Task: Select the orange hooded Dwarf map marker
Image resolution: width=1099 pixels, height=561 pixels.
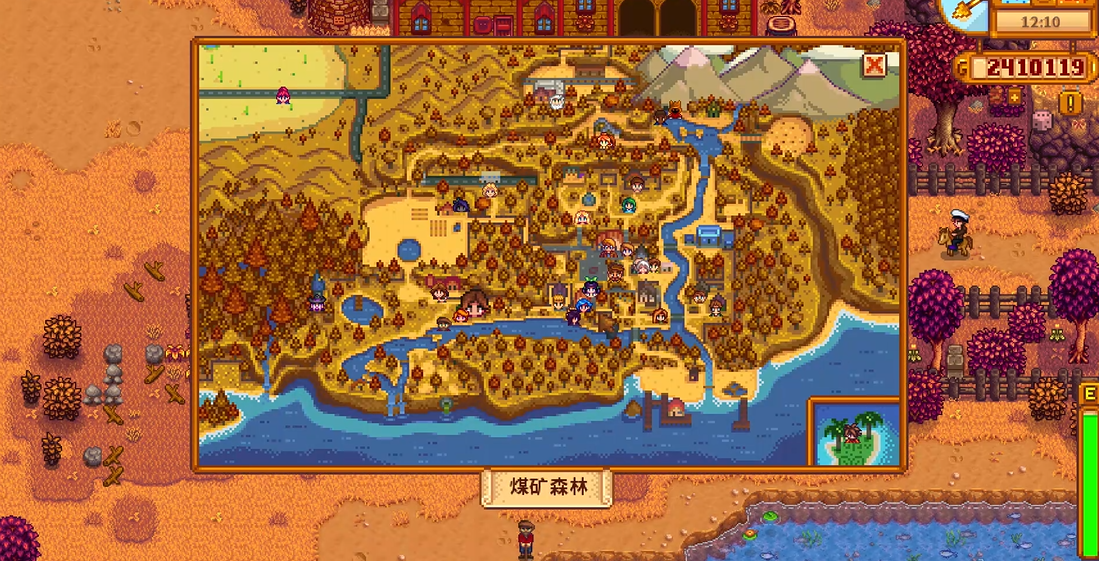Action: pos(674,107)
